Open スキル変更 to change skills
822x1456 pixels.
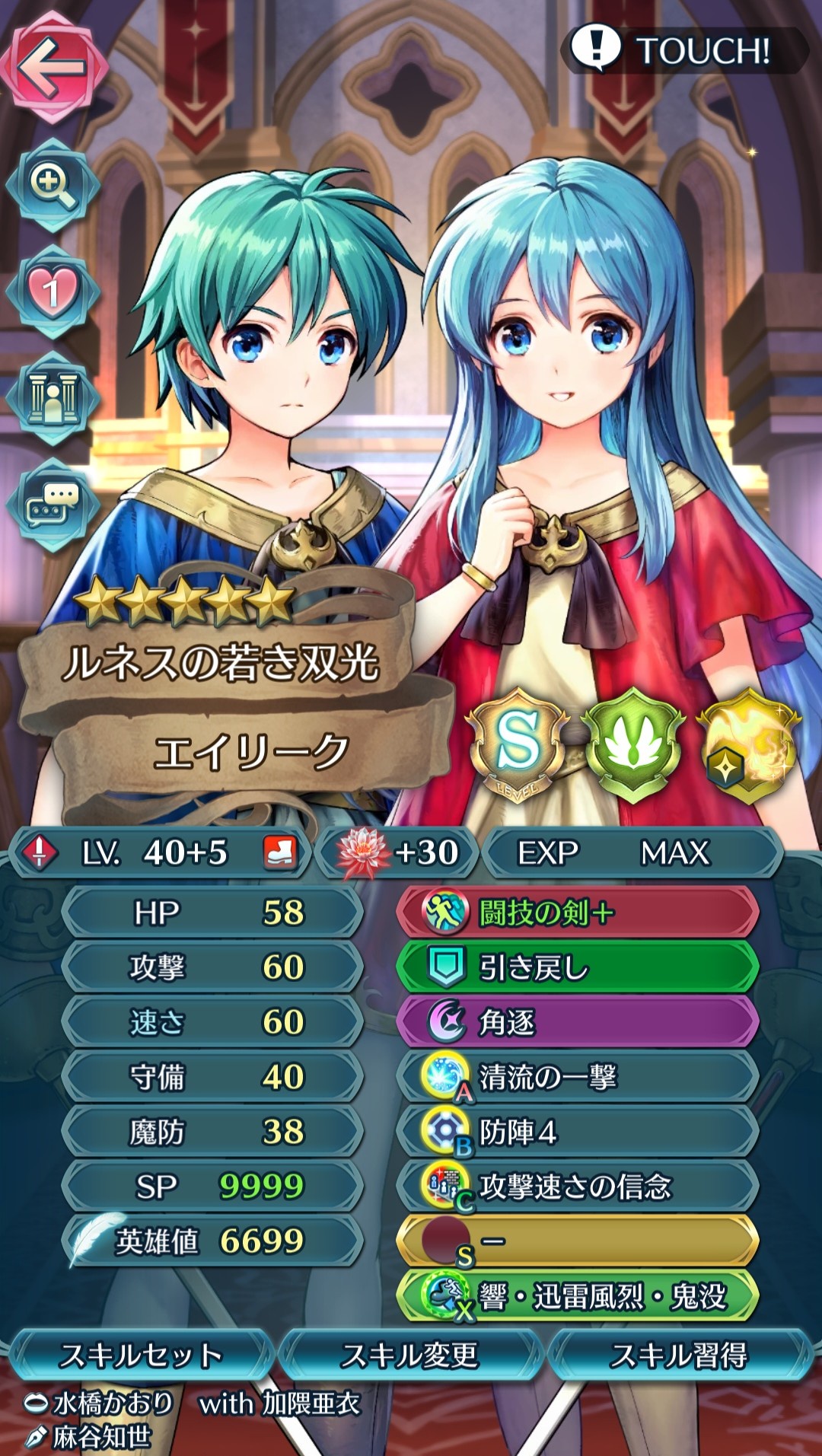[411, 1356]
